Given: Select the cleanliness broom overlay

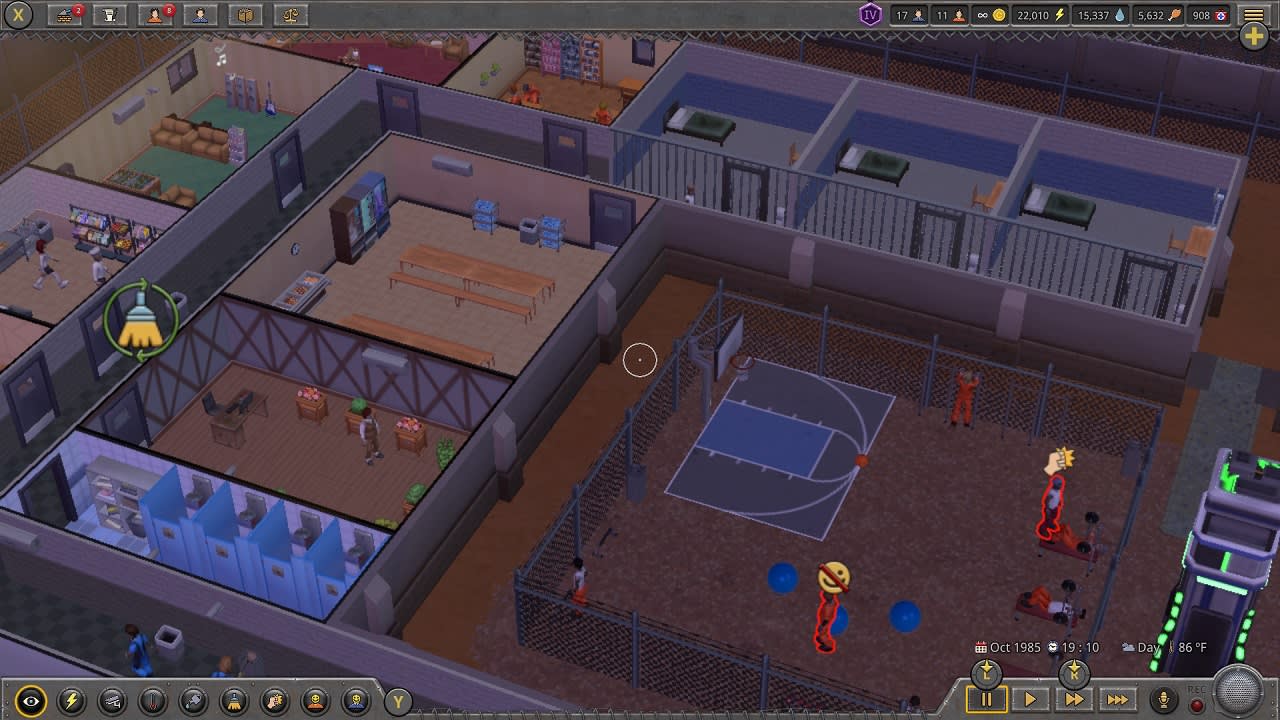Looking at the screenshot, I should (233, 701).
